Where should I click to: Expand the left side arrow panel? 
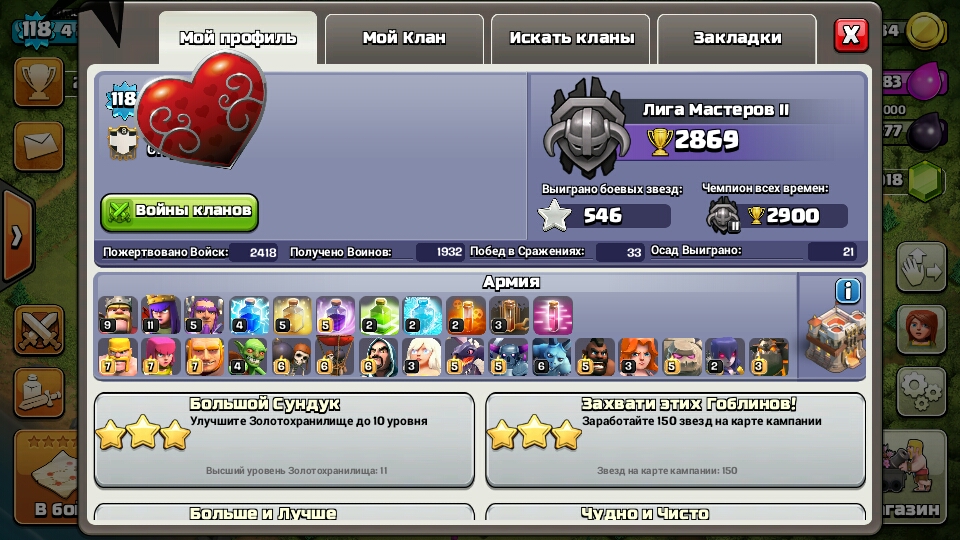coord(17,237)
